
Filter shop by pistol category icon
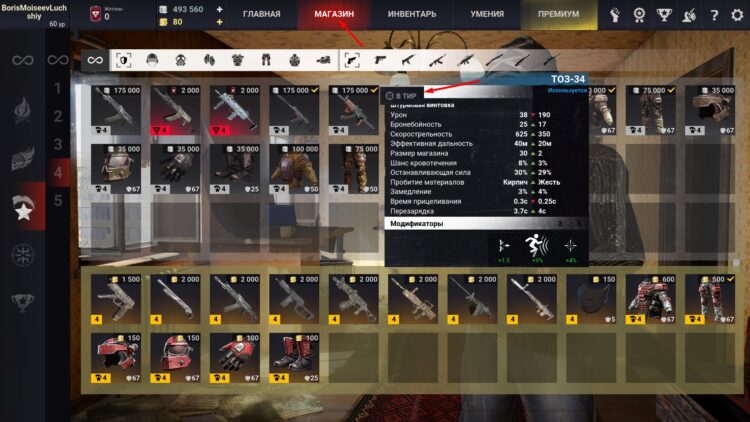coord(352,60)
